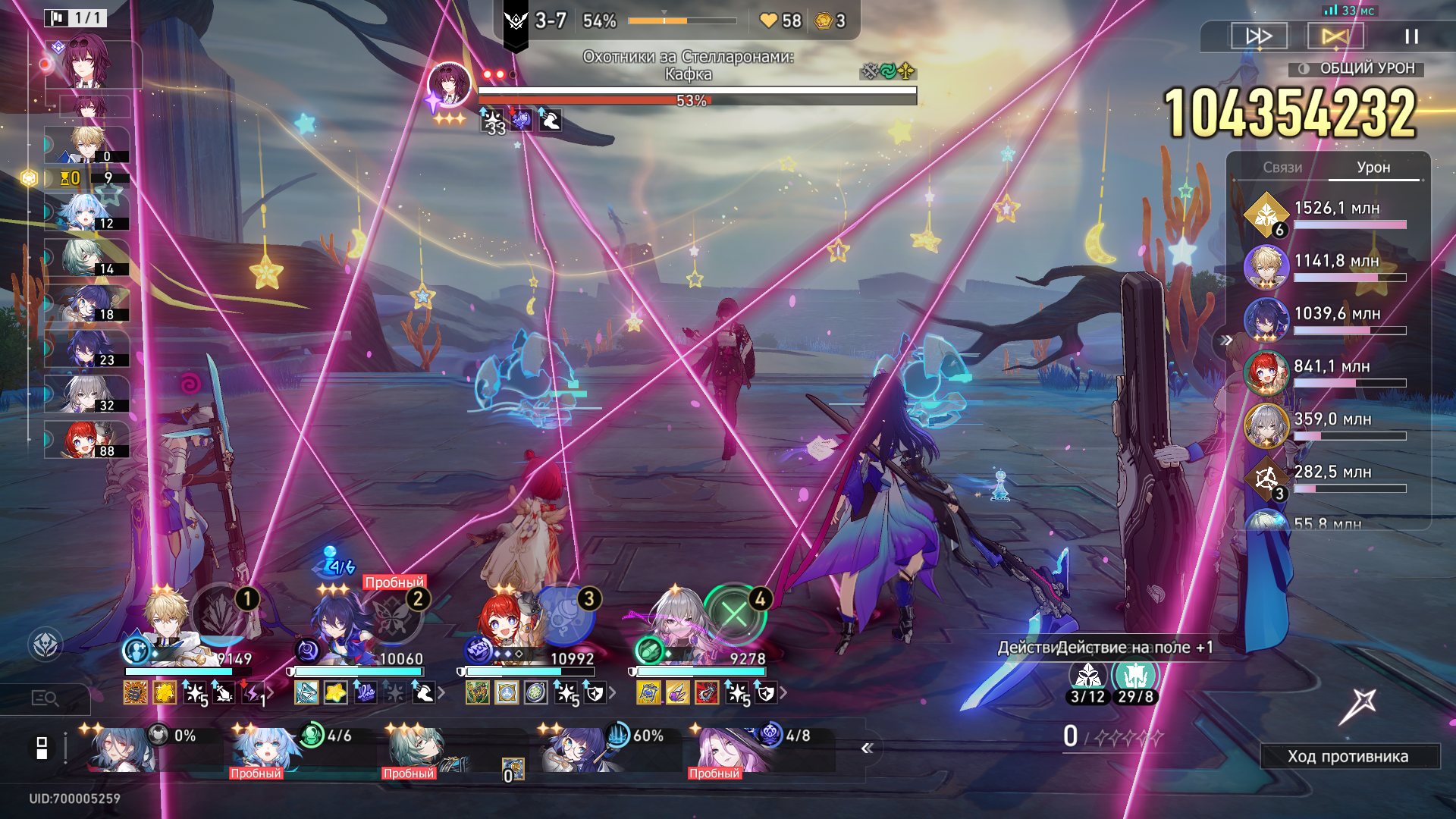
Task: Collapse the damage panel with the arrow
Action: tap(1225, 340)
